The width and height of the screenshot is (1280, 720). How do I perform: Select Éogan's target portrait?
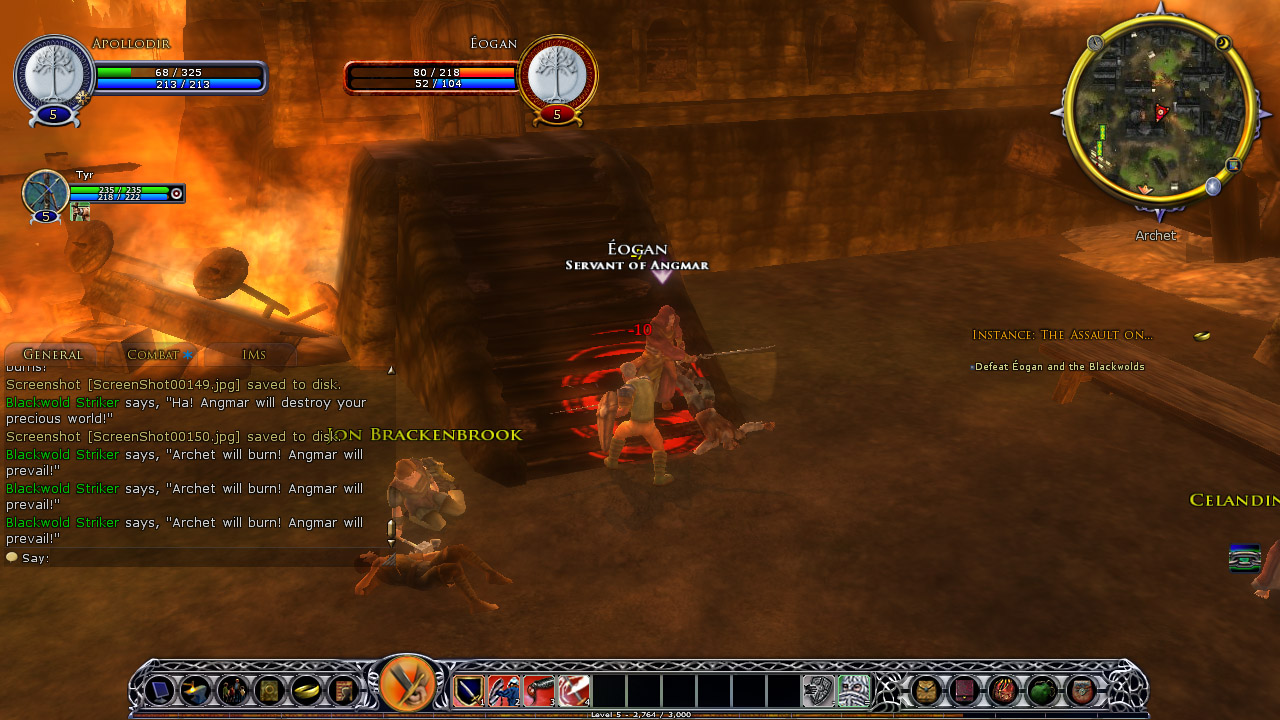(557, 73)
